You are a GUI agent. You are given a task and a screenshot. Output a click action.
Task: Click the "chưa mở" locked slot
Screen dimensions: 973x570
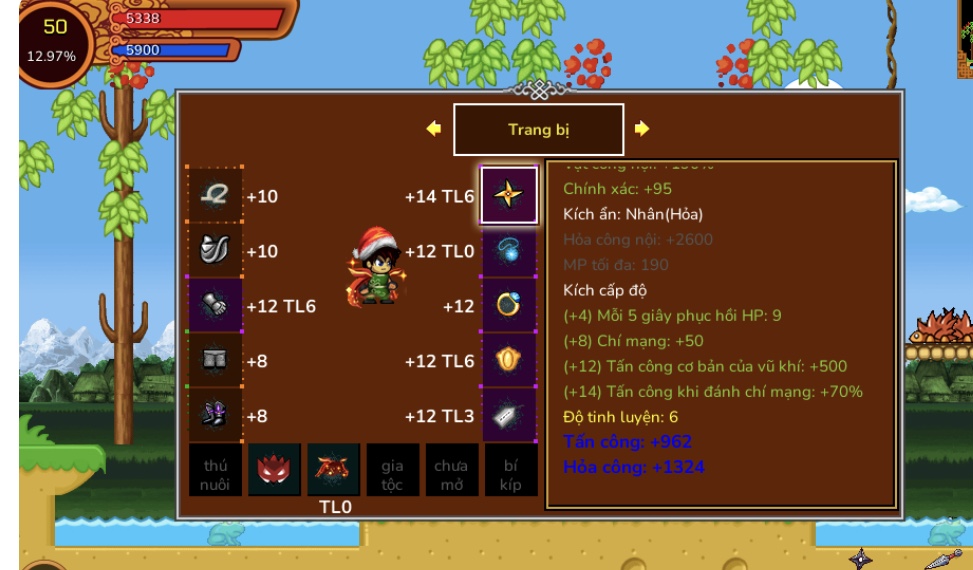(x=451, y=471)
